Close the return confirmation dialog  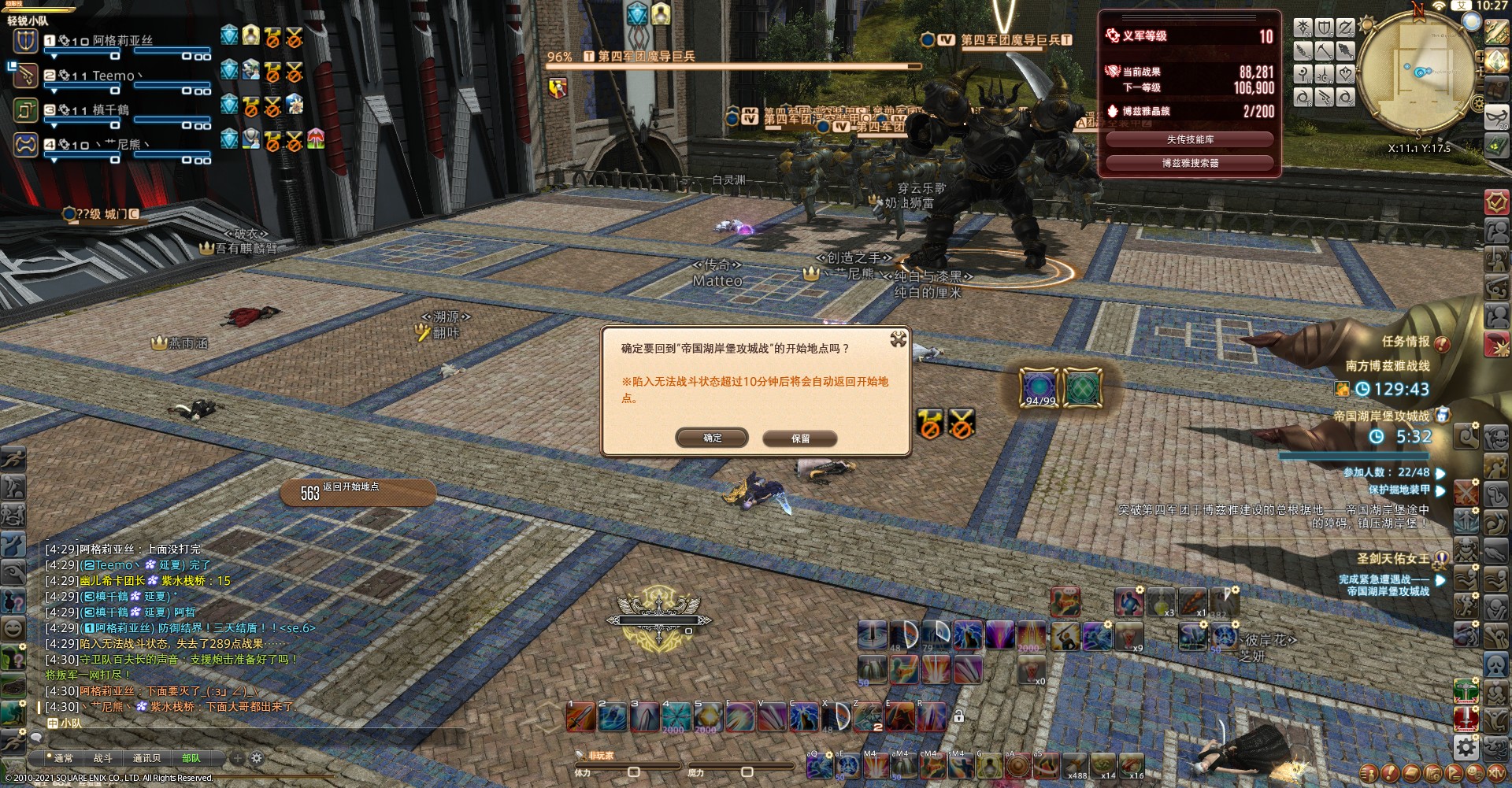tap(898, 339)
